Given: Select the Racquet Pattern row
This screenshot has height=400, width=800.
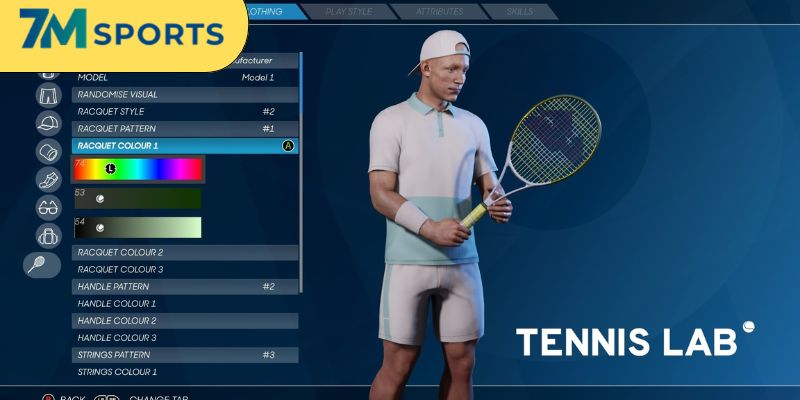Looking at the screenshot, I should pyautogui.click(x=185, y=129).
